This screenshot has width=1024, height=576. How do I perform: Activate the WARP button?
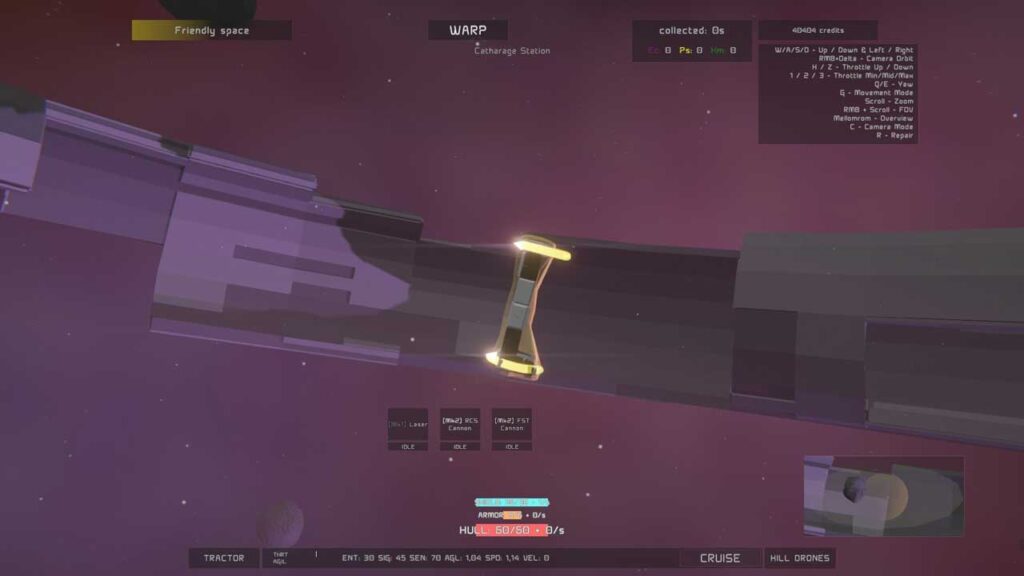[467, 30]
